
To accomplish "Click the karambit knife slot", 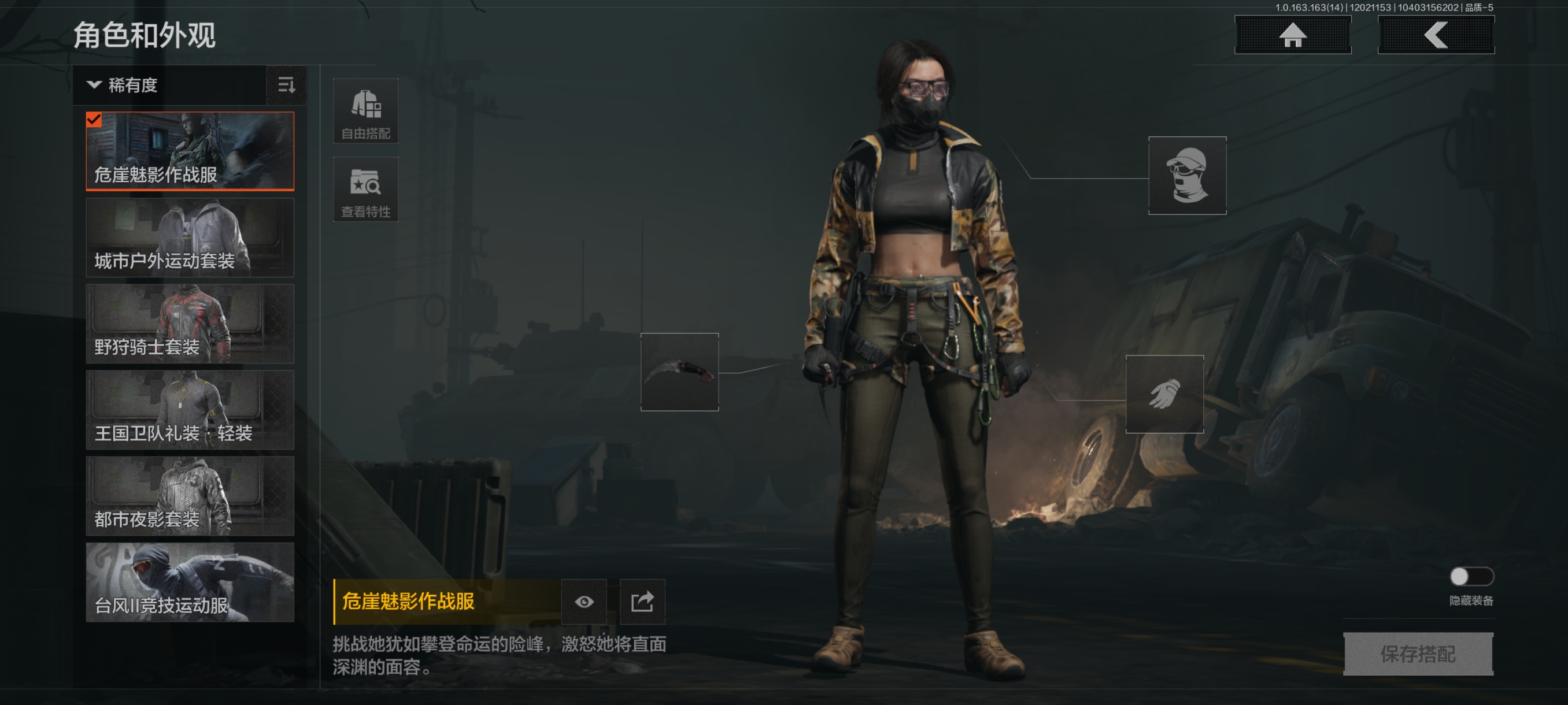I will [x=679, y=372].
